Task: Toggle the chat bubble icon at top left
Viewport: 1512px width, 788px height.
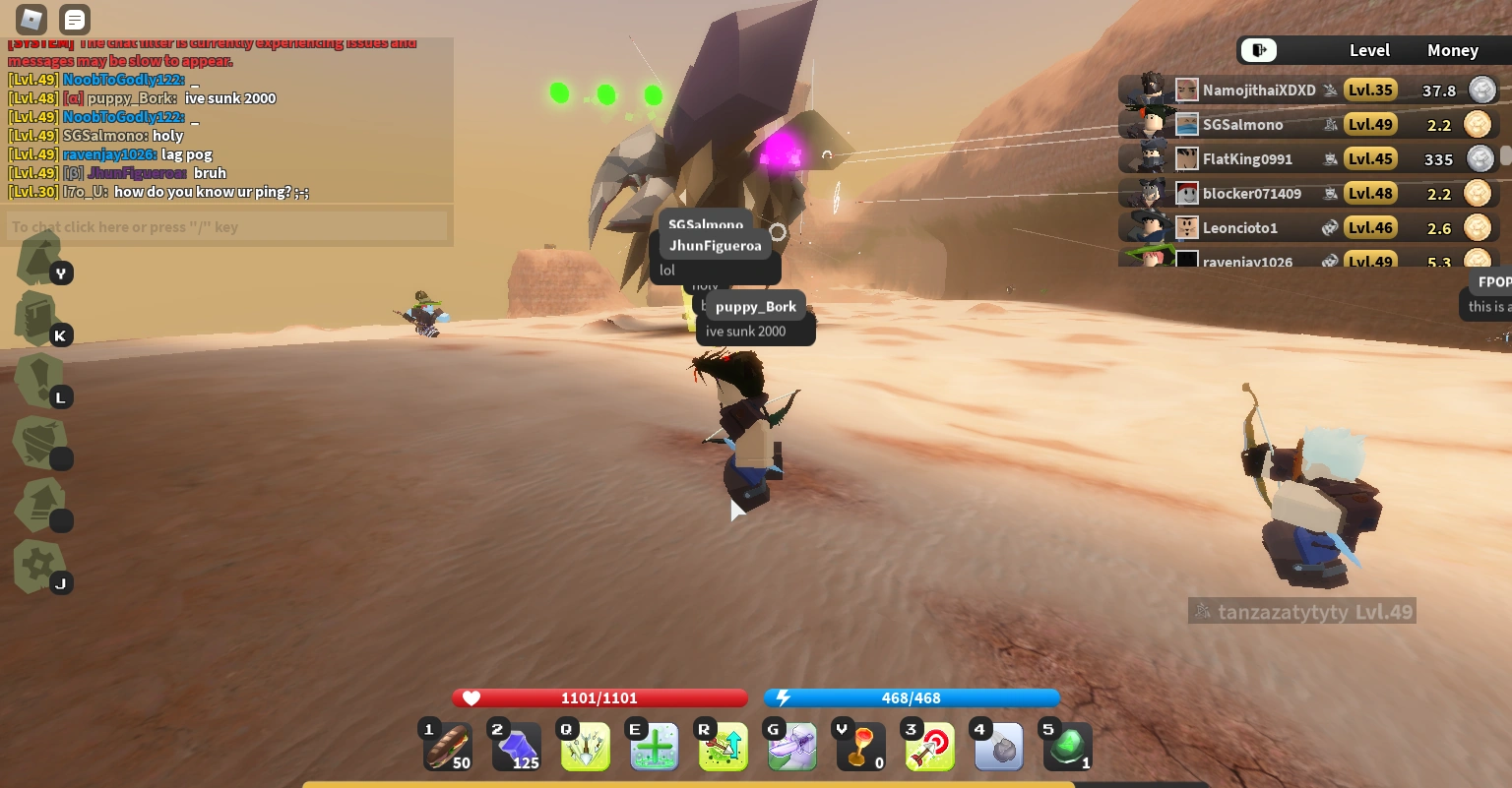Action: coord(74,19)
